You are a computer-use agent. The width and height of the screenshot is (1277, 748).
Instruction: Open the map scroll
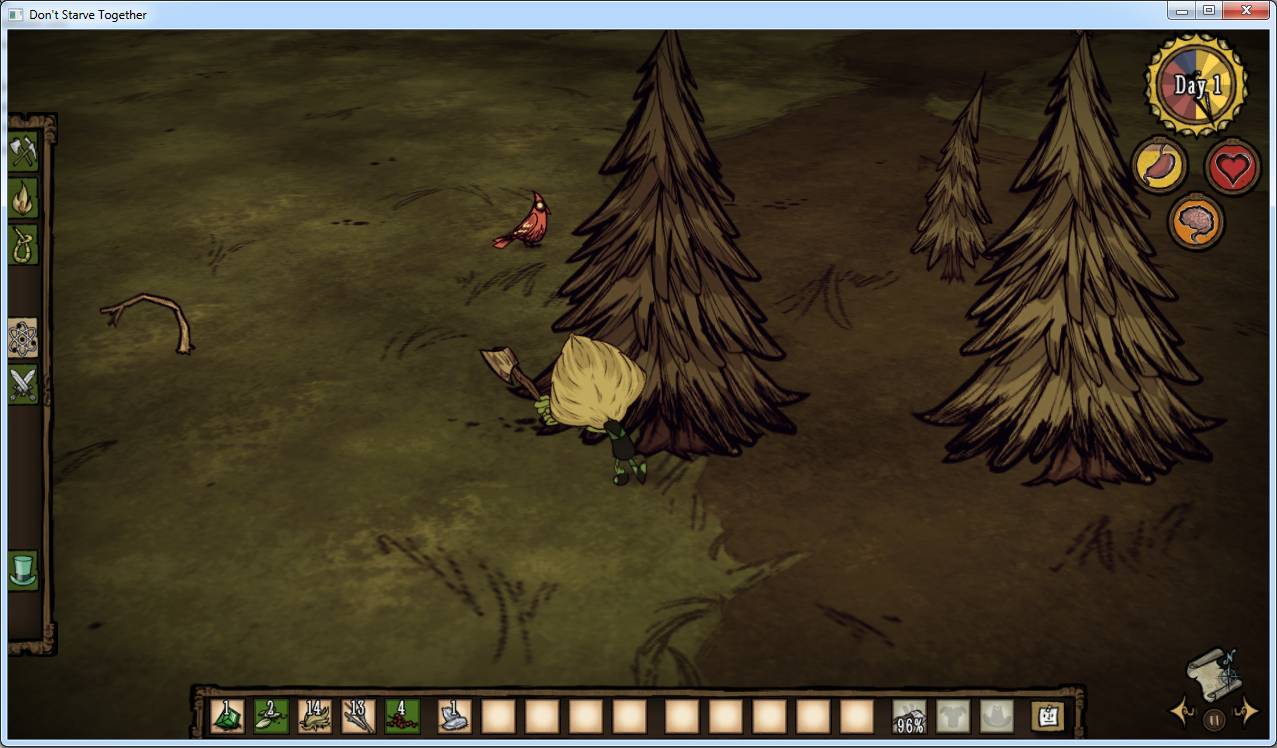1215,673
